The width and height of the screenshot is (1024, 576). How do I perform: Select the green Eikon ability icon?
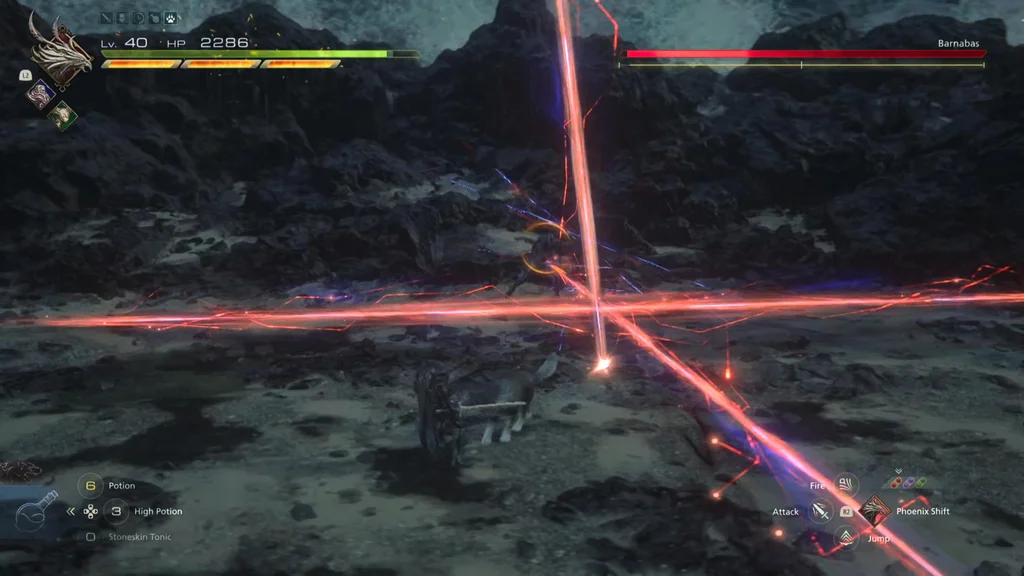click(x=62, y=113)
